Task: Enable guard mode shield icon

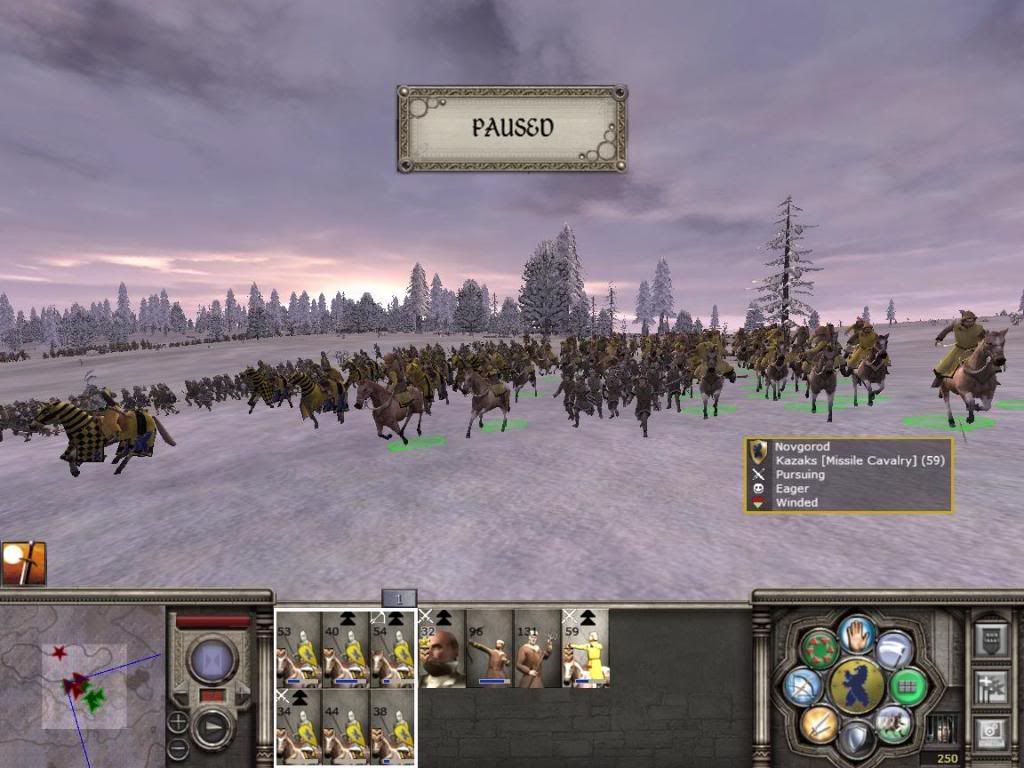Action: point(857,740)
